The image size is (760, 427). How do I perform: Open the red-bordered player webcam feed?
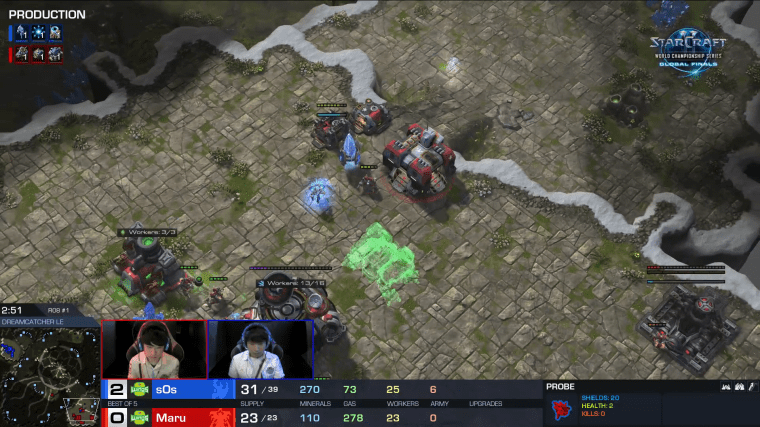(154, 348)
